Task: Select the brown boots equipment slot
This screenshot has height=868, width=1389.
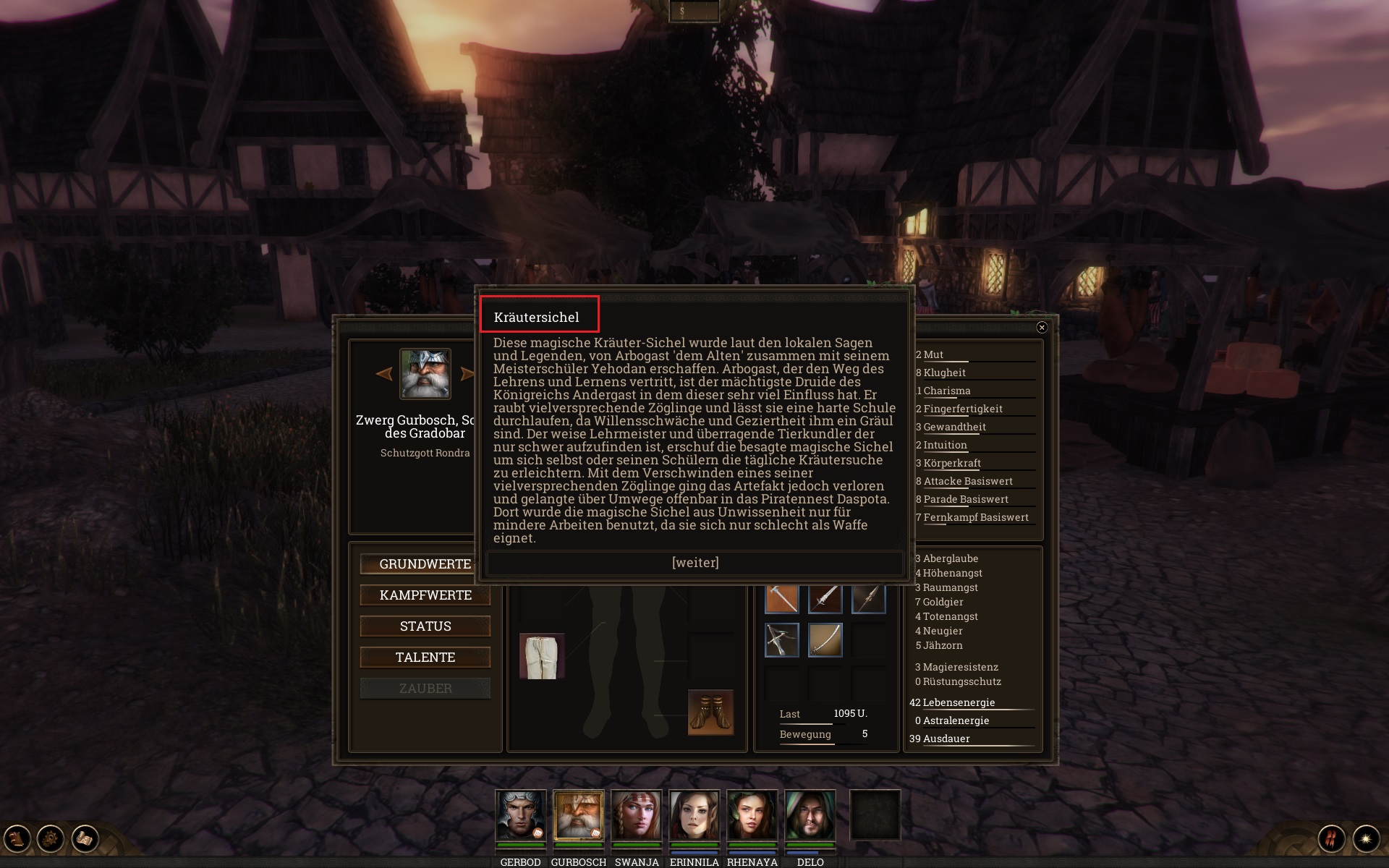Action: pos(710,712)
